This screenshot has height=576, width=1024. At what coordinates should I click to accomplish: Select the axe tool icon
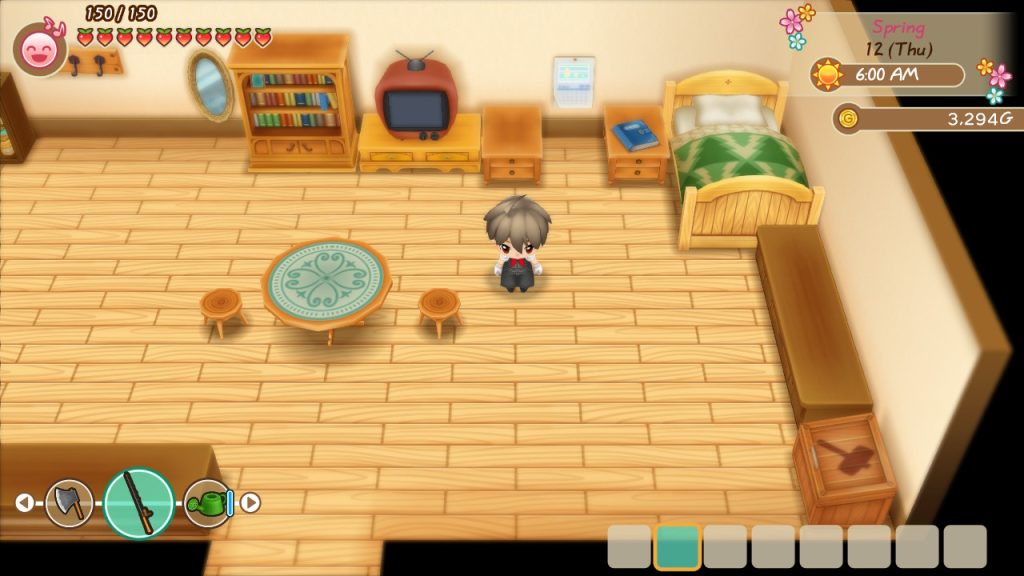tap(69, 503)
